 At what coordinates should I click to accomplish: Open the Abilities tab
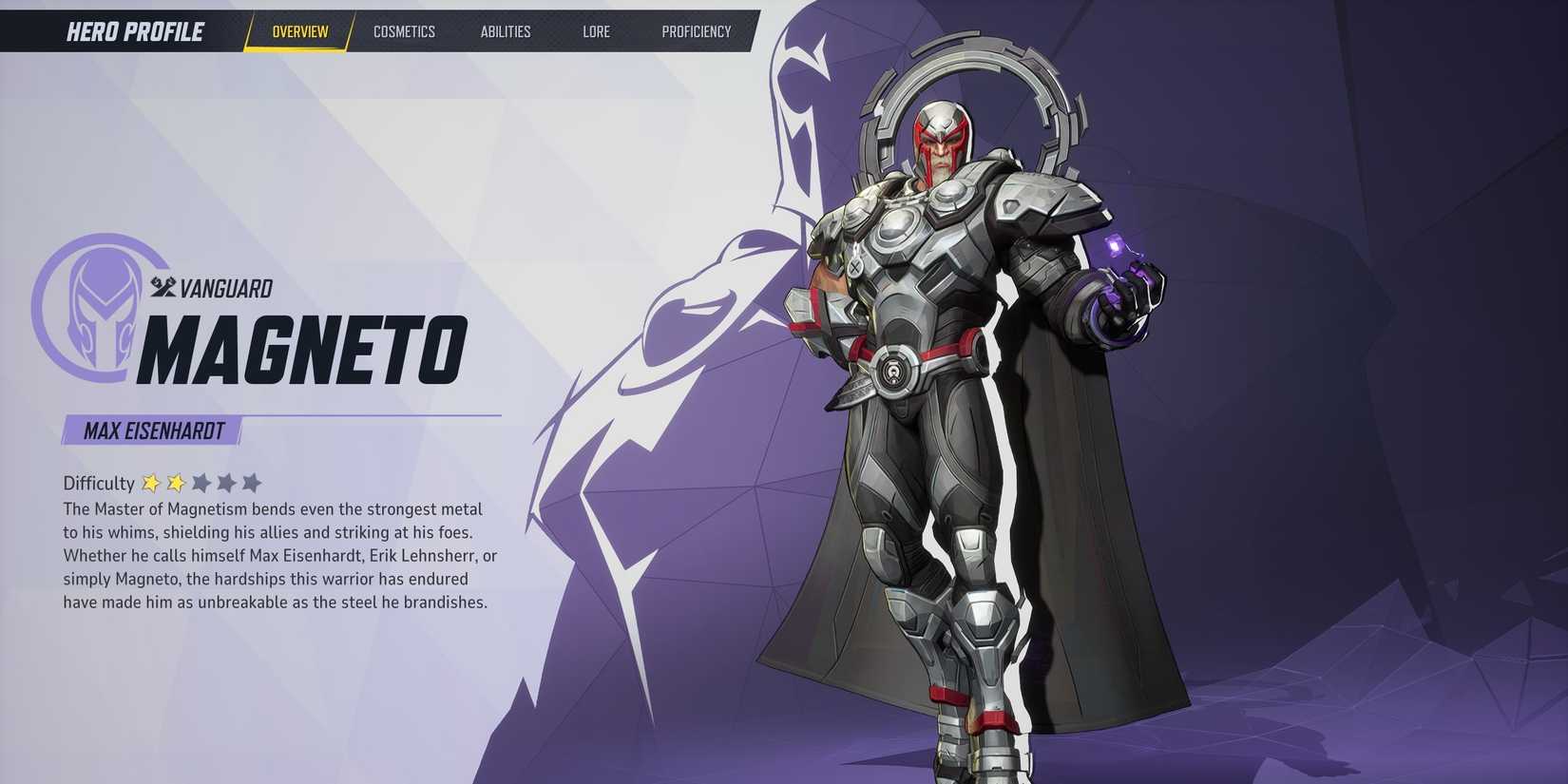(505, 31)
